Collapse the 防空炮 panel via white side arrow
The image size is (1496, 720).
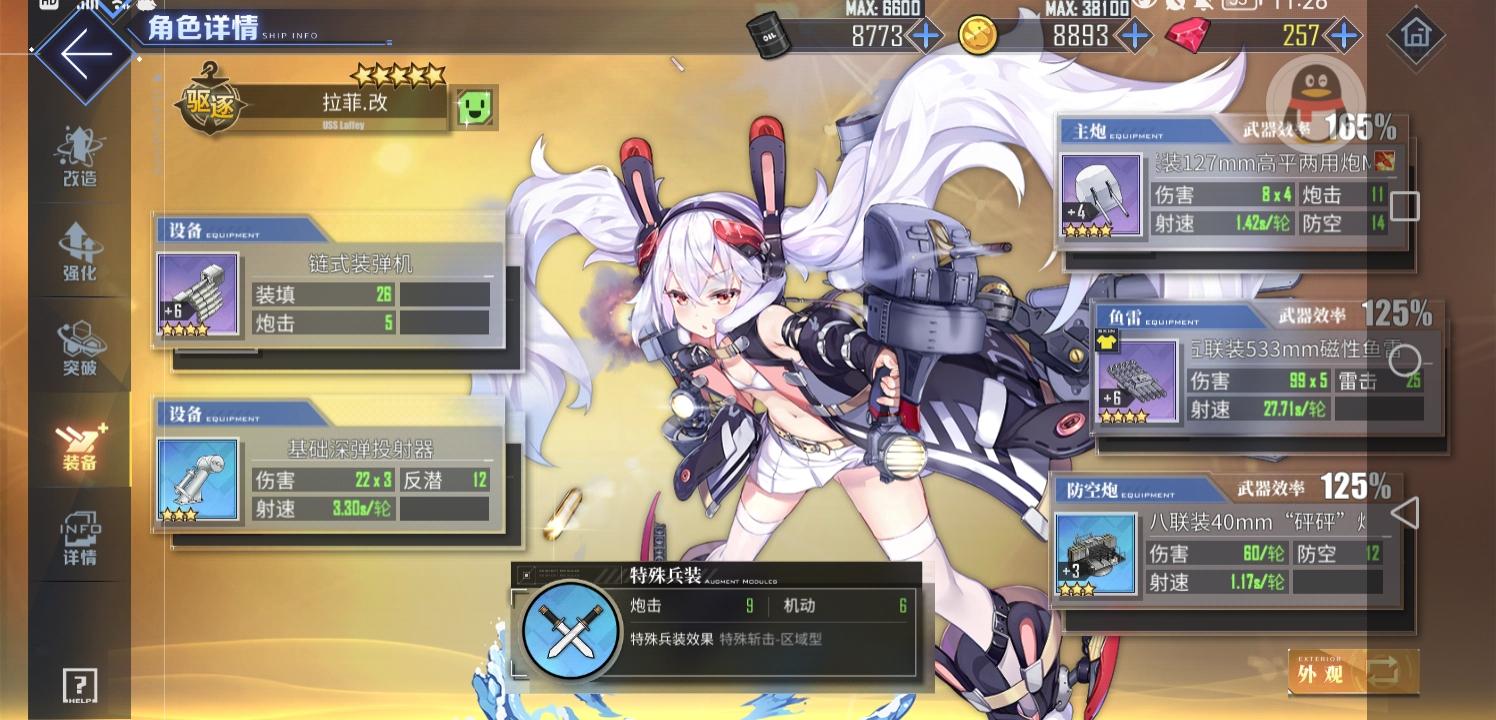pos(1406,512)
